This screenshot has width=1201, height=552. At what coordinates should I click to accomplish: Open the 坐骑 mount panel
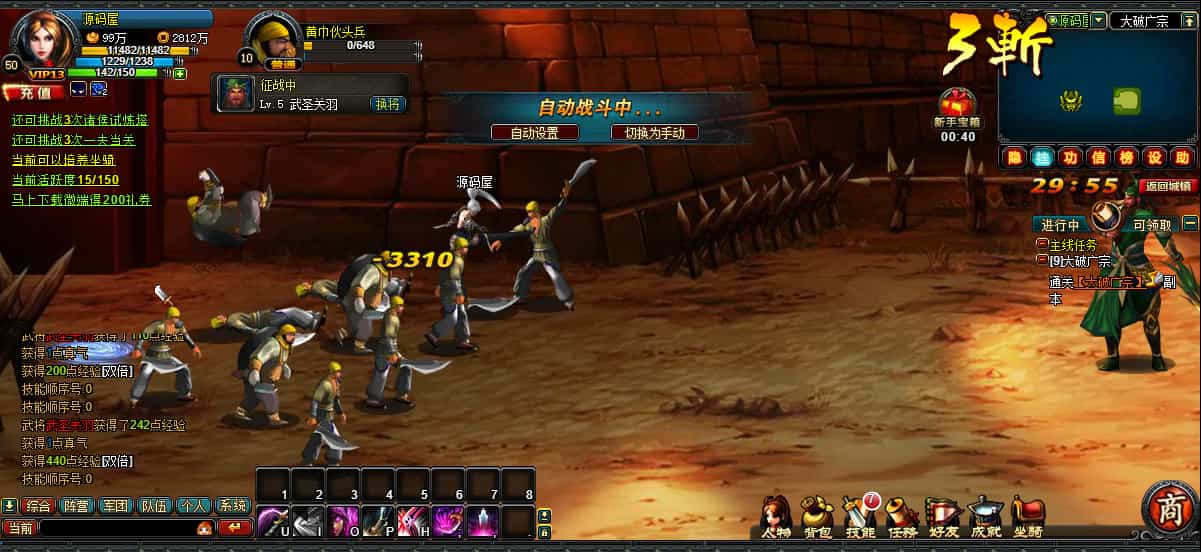point(1027,516)
